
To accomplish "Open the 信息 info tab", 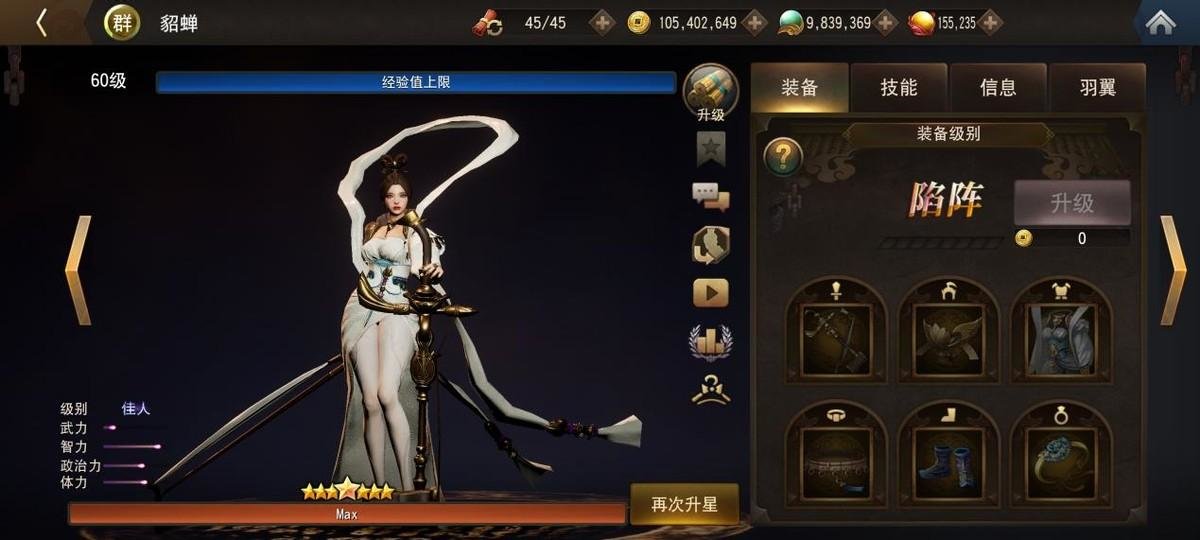I will tap(997, 87).
